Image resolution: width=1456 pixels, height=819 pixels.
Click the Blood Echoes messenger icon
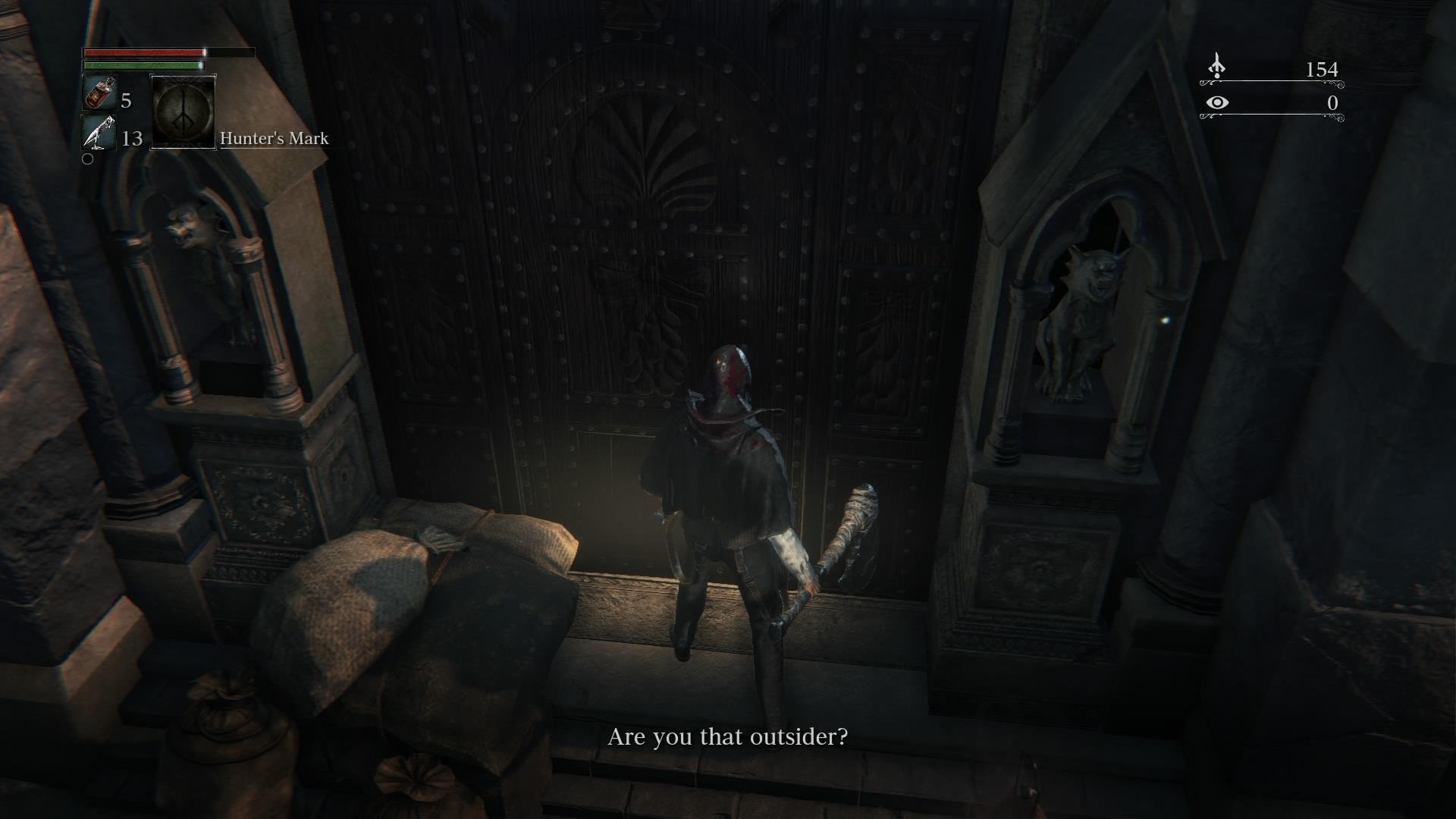tap(1217, 68)
